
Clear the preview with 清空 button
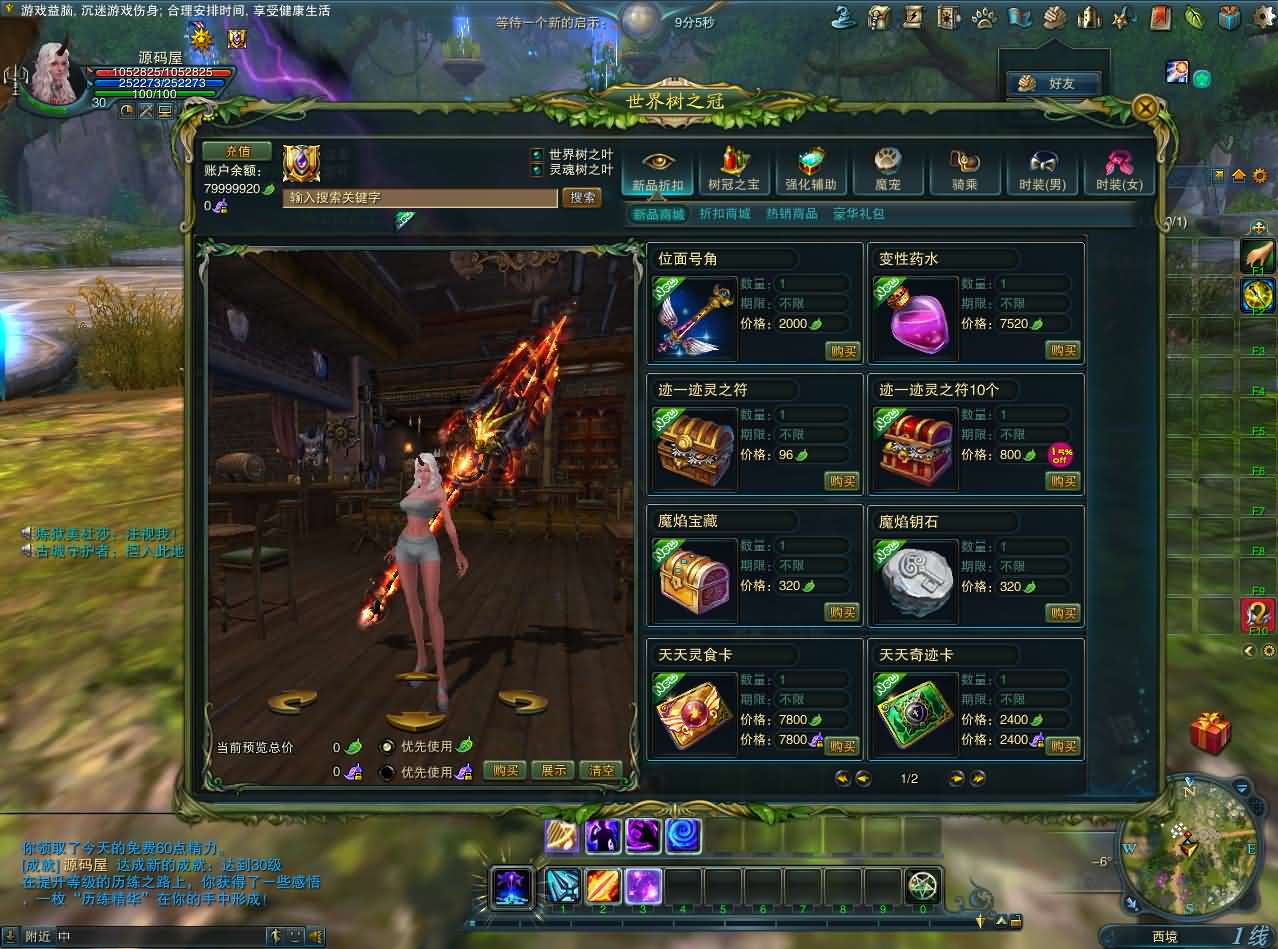(601, 770)
